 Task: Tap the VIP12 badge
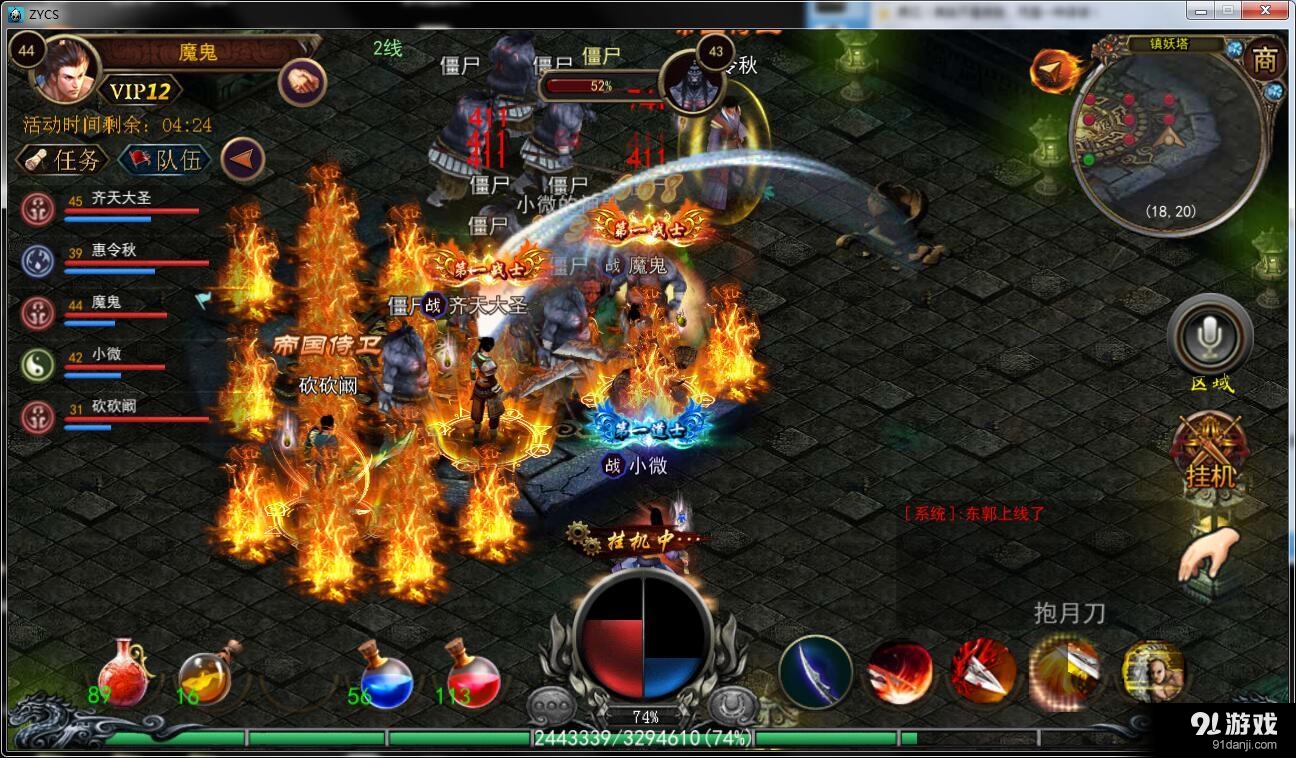[x=139, y=92]
